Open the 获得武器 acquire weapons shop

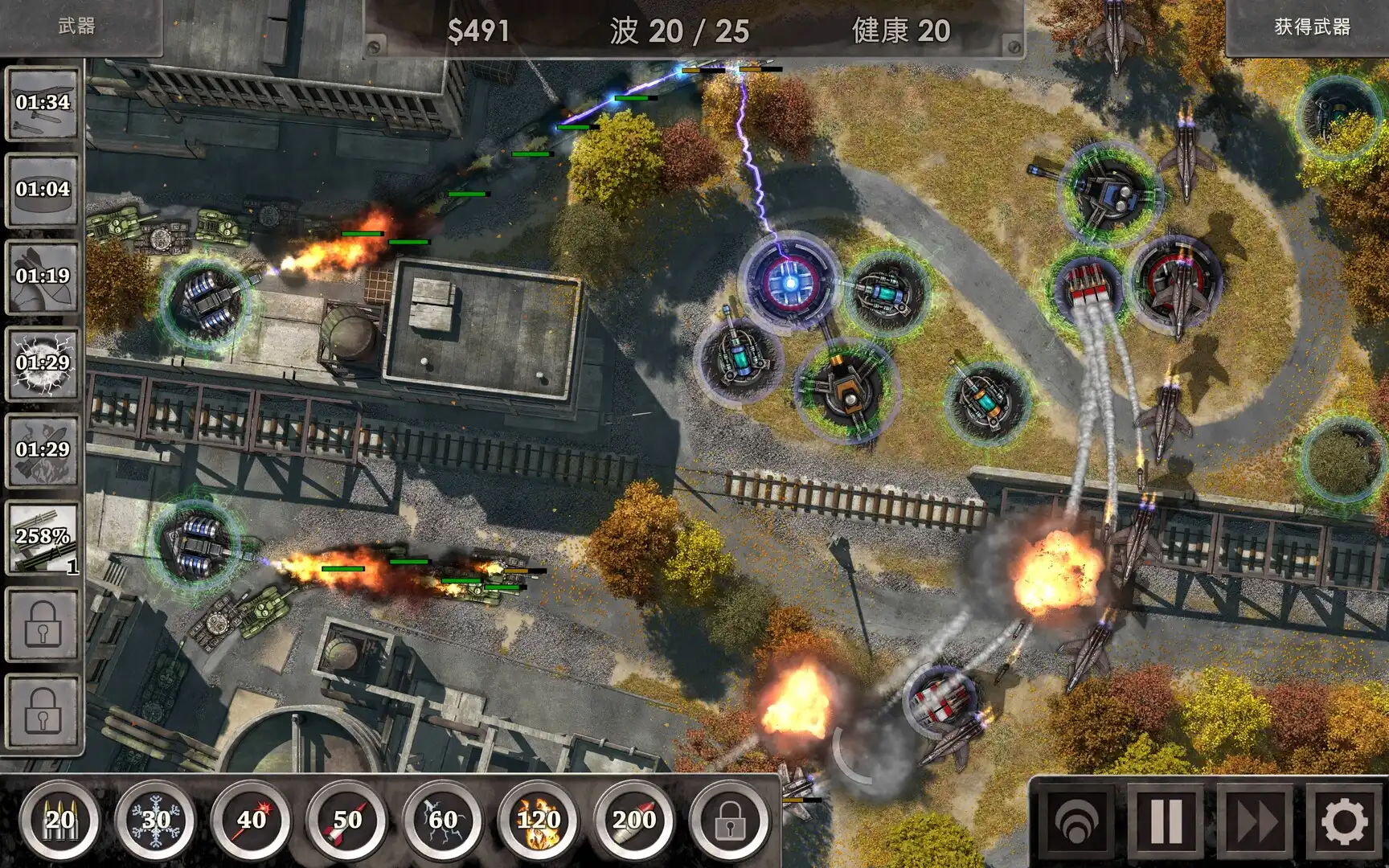pyautogui.click(x=1309, y=27)
